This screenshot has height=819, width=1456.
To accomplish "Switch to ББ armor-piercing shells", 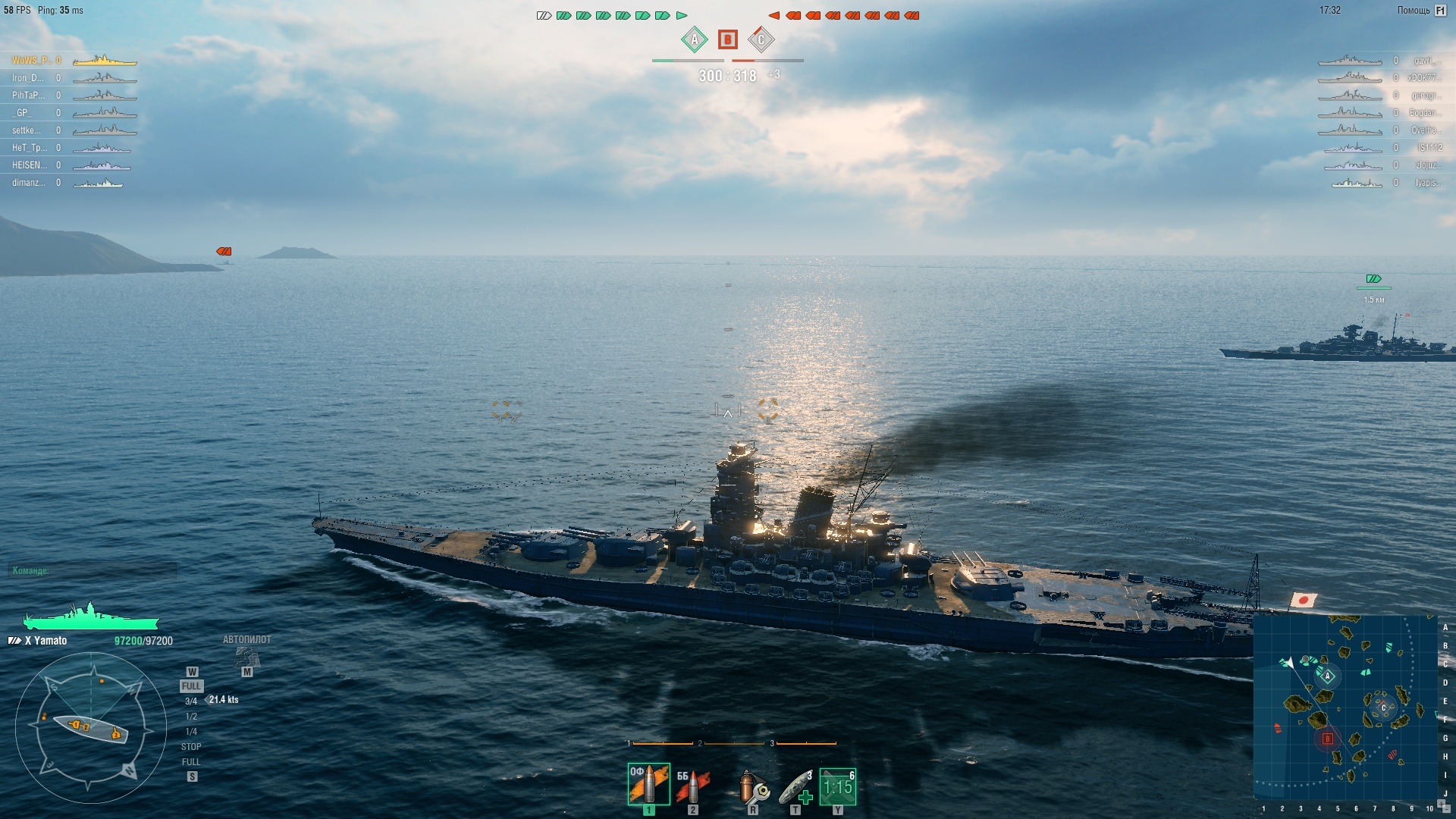I will [692, 786].
